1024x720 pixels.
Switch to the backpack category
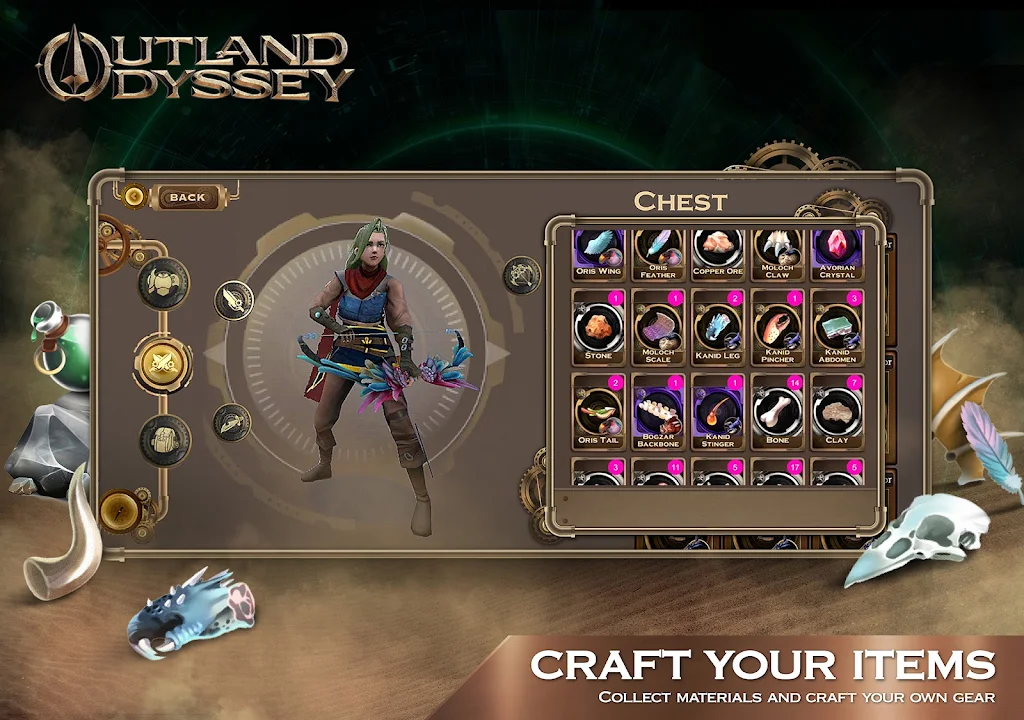pos(164,440)
